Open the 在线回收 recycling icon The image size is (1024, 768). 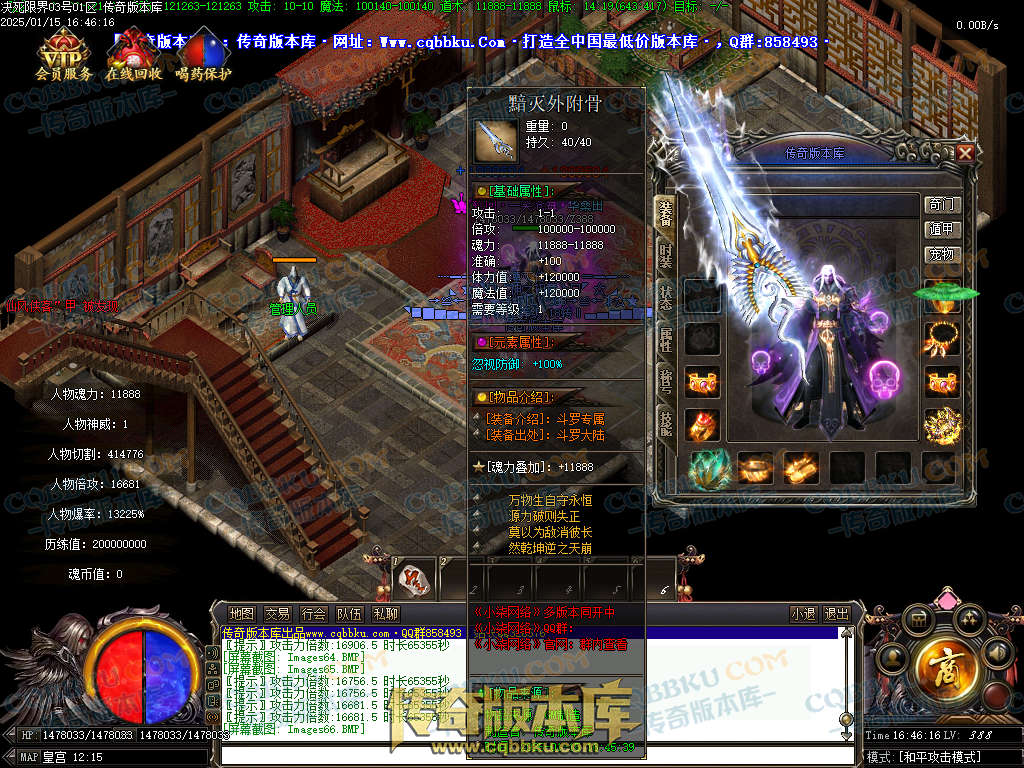click(133, 56)
